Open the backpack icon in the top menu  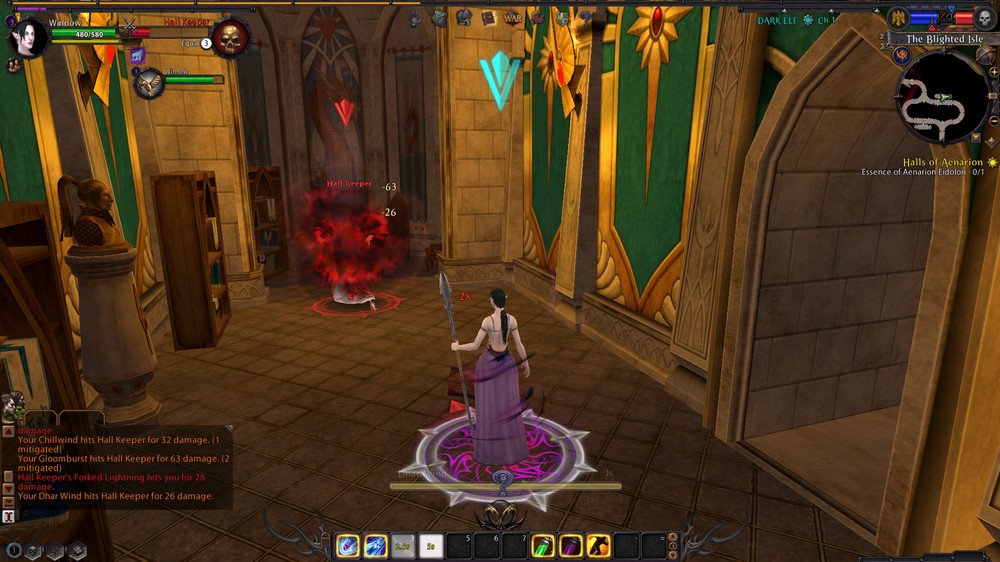(439, 17)
